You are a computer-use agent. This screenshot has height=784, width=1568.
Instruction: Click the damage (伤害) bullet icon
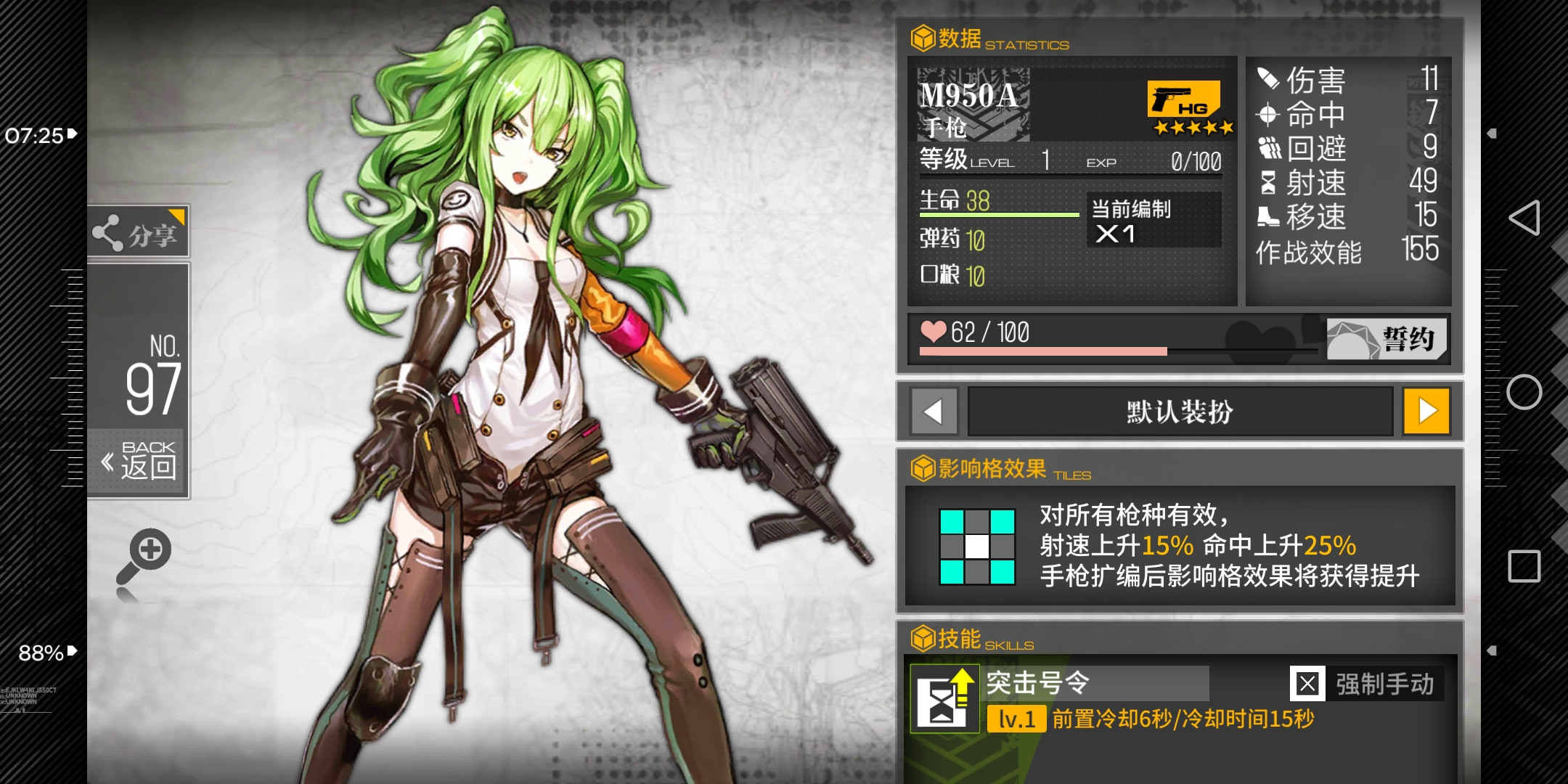click(1267, 81)
